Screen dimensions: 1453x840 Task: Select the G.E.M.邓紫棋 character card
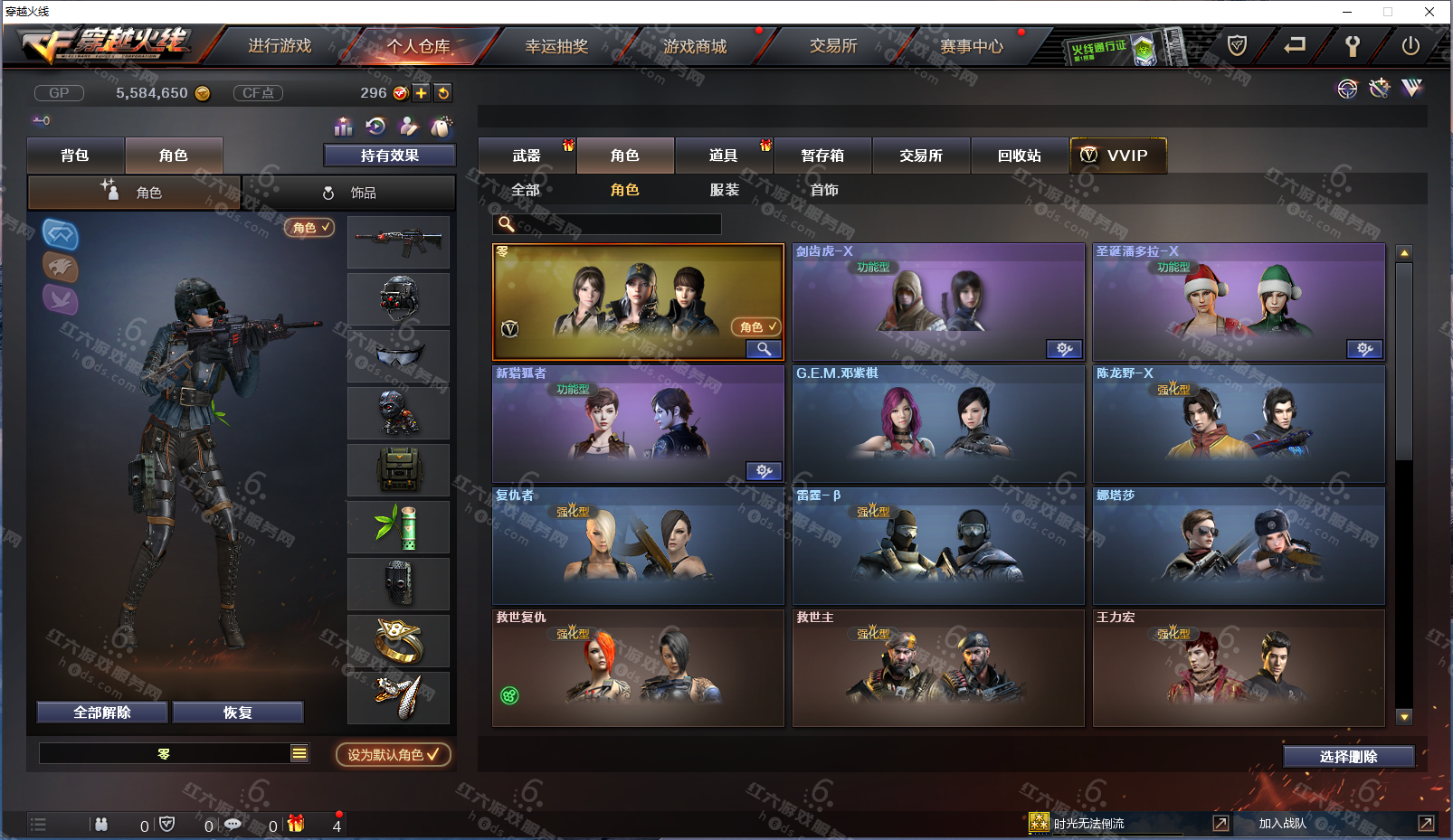[x=938, y=424]
